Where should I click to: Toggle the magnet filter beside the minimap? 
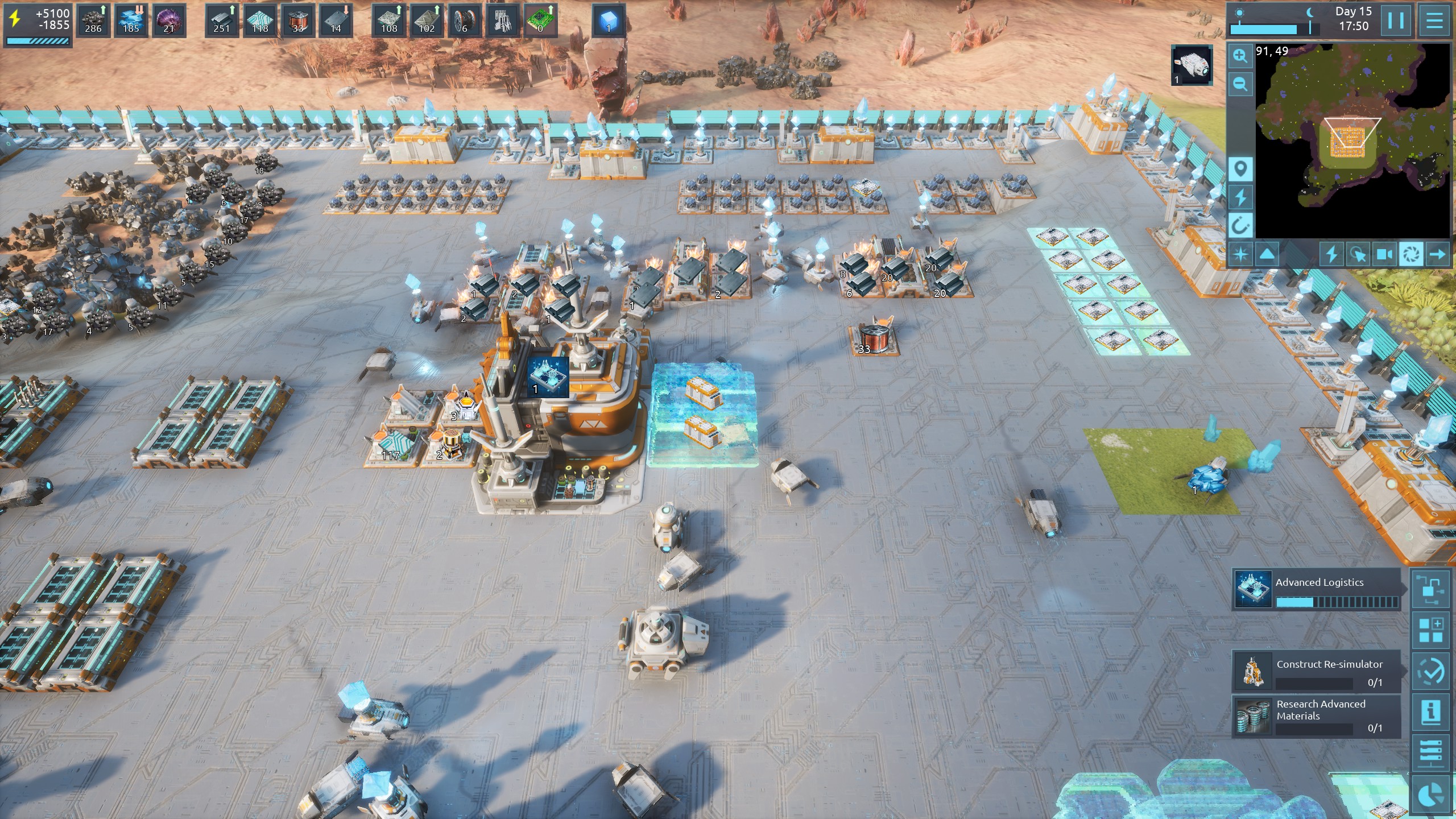click(x=1240, y=226)
